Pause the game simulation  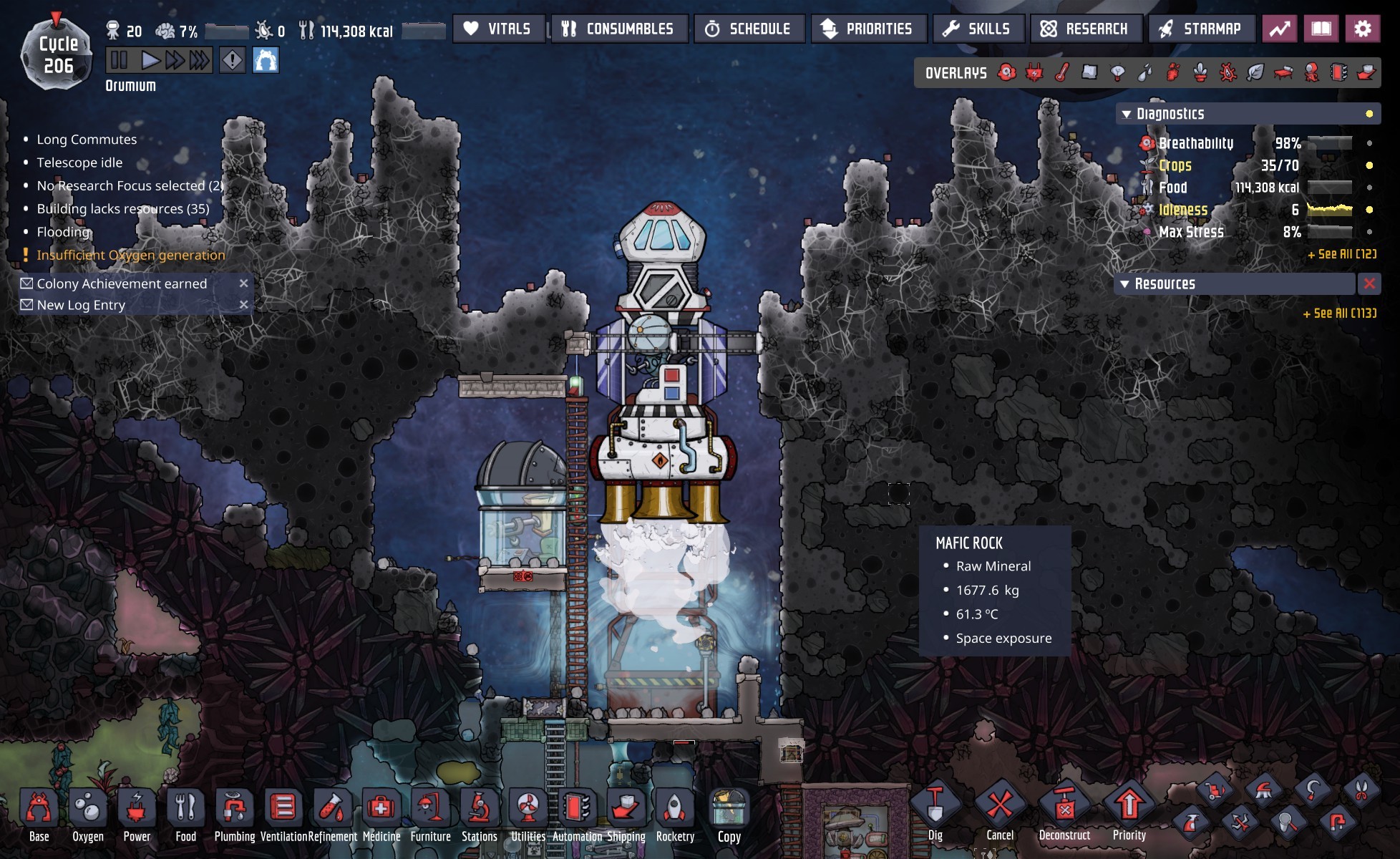(119, 60)
